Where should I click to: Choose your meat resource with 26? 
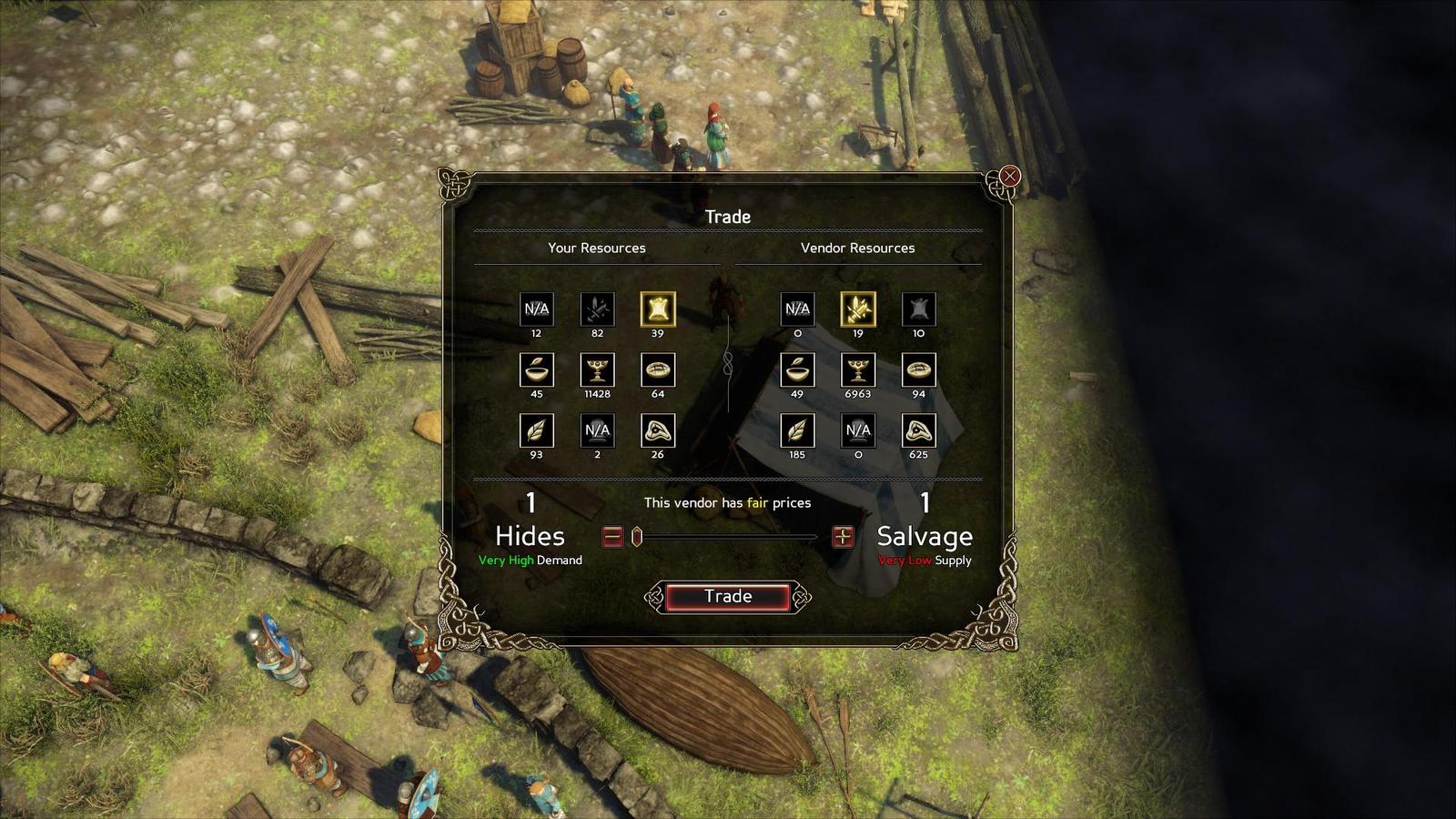click(657, 430)
